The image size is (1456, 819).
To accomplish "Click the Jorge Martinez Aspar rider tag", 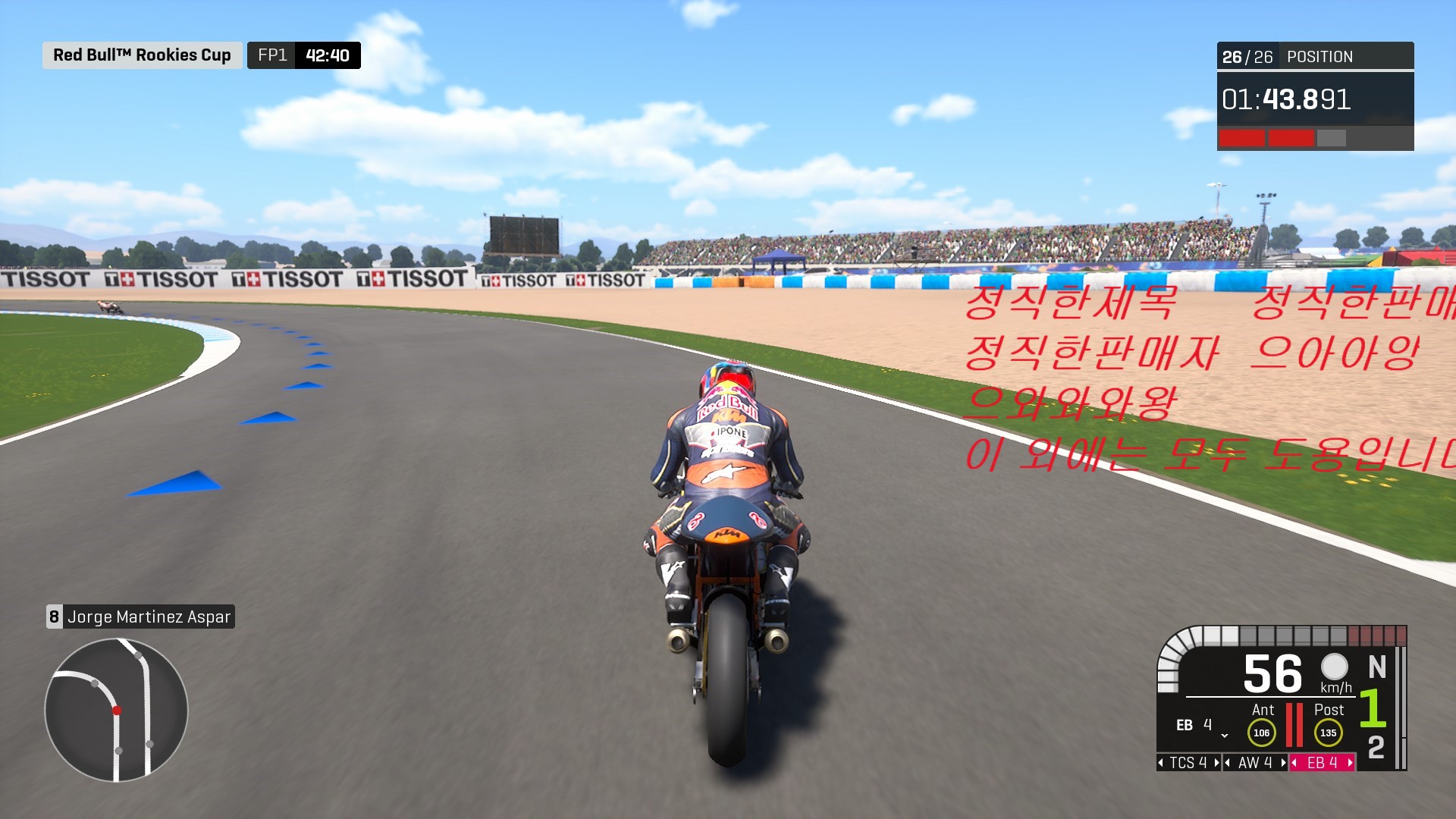I will point(141,617).
